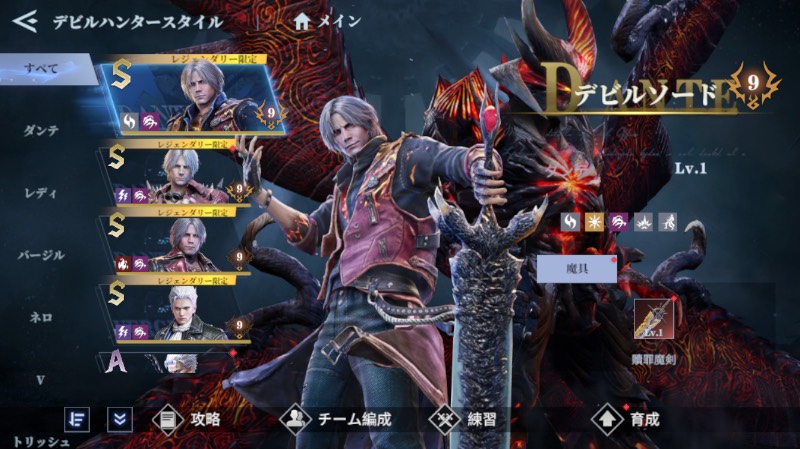Switch to the ダンテ tab

click(x=42, y=130)
